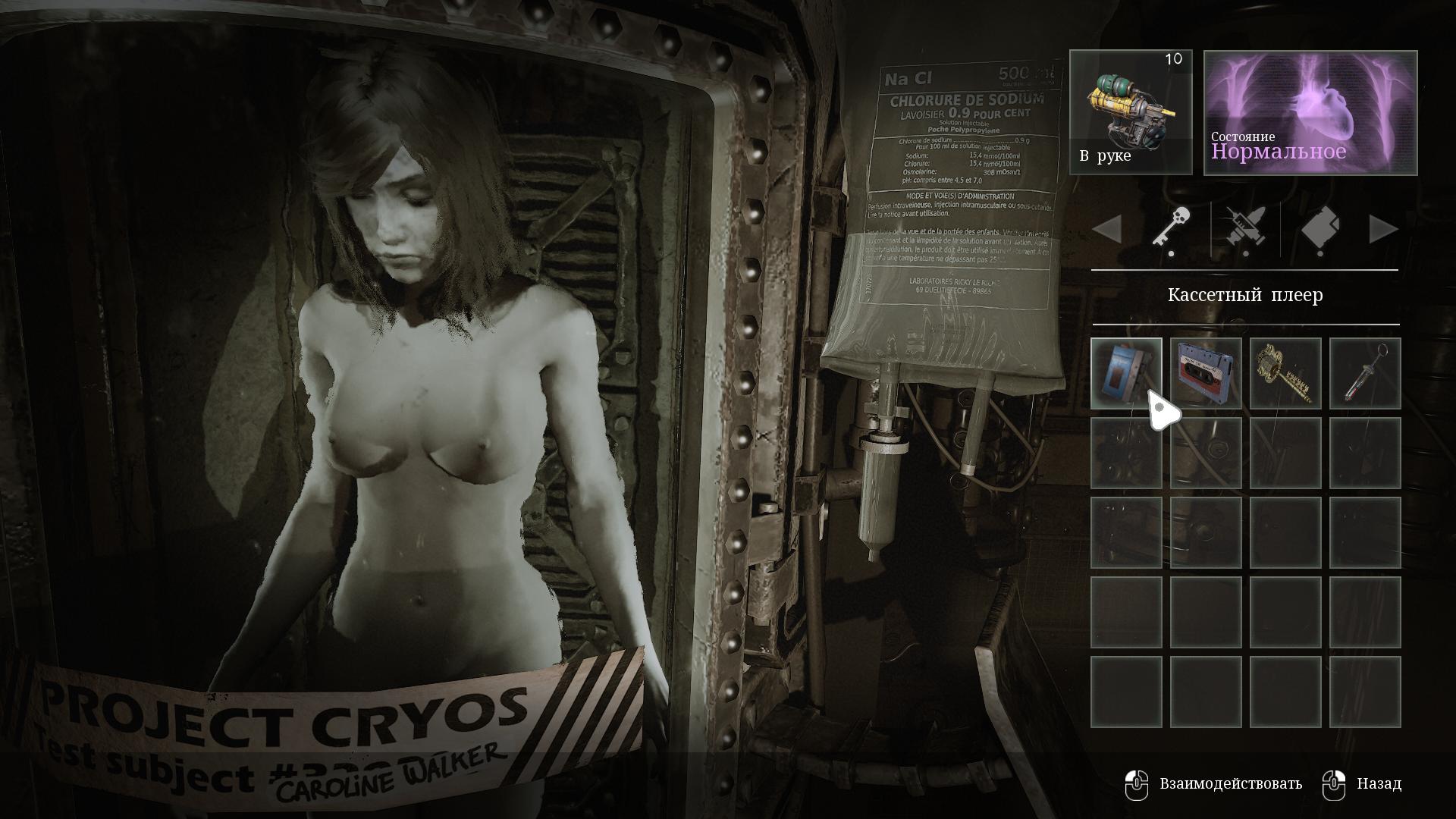This screenshot has height=819, width=1456.
Task: Switch to the key items tab
Action: 1171,227
